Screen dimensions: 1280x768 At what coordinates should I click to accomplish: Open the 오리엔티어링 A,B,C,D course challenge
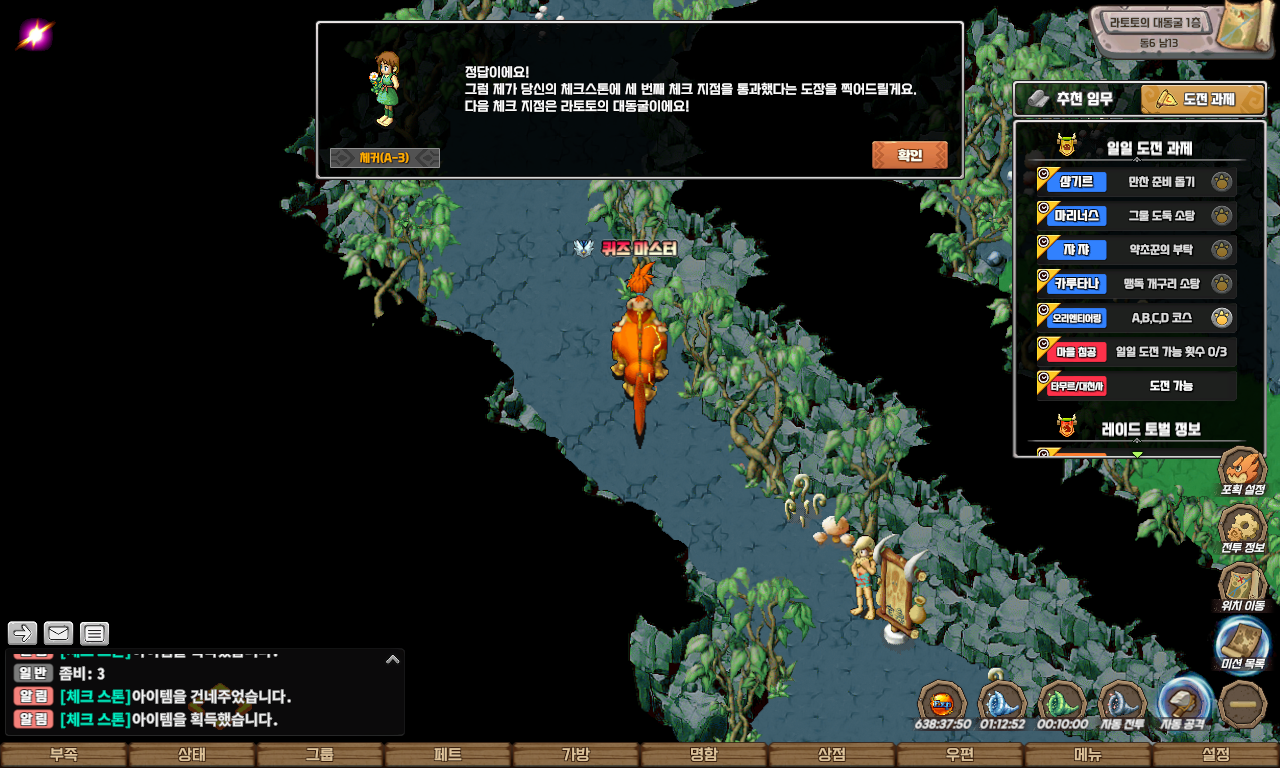click(x=1136, y=318)
